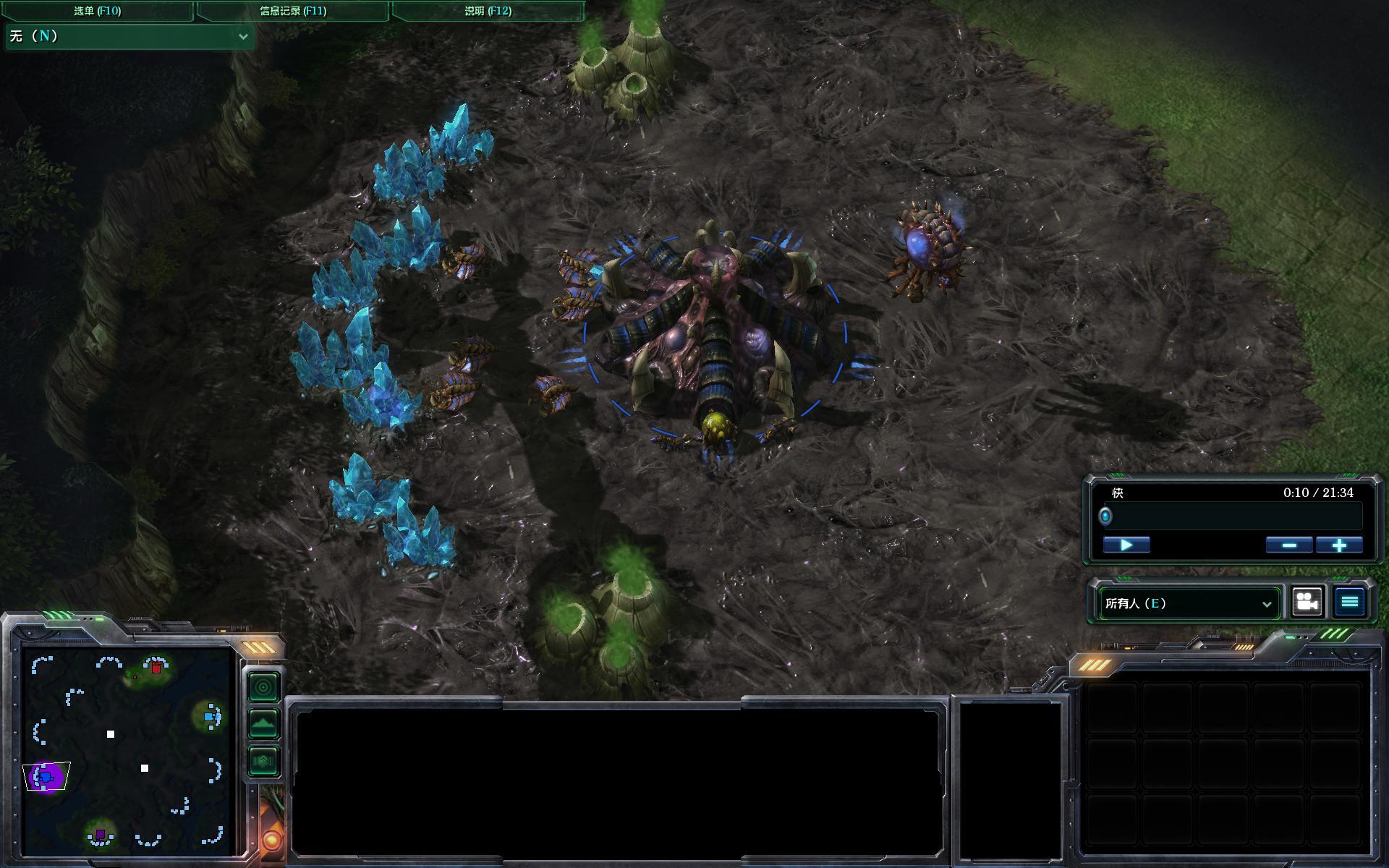Viewport: 1389px width, 868px height.
Task: Click the replay timeline bar
Action: click(x=1233, y=516)
